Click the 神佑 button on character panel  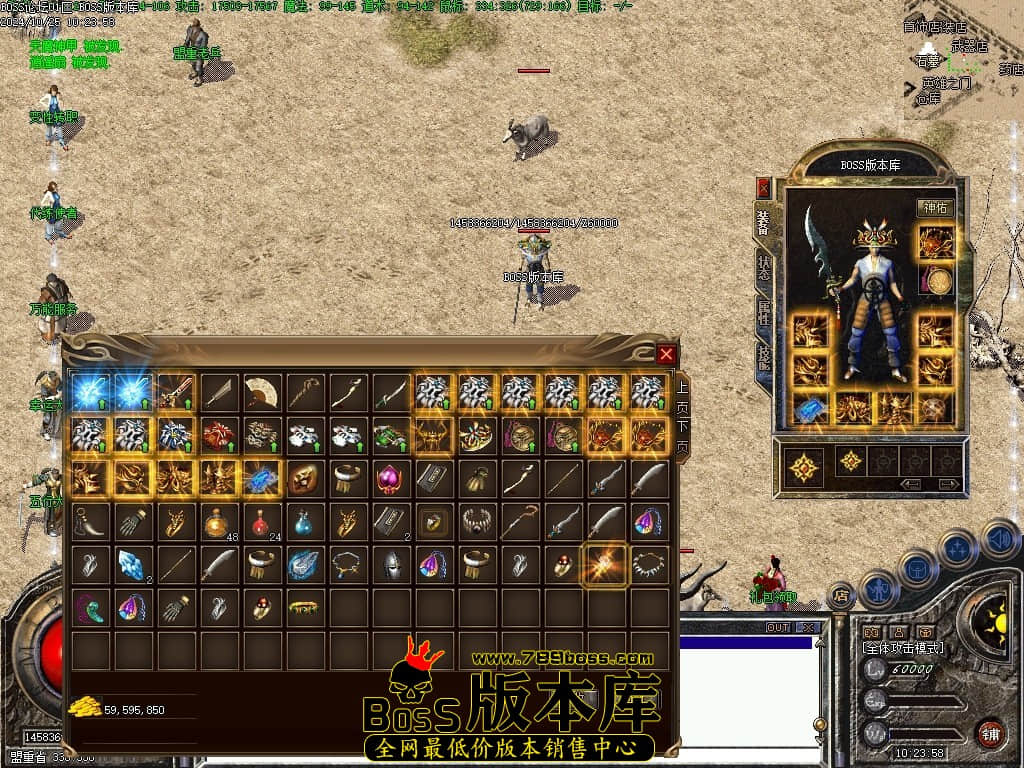(934, 208)
